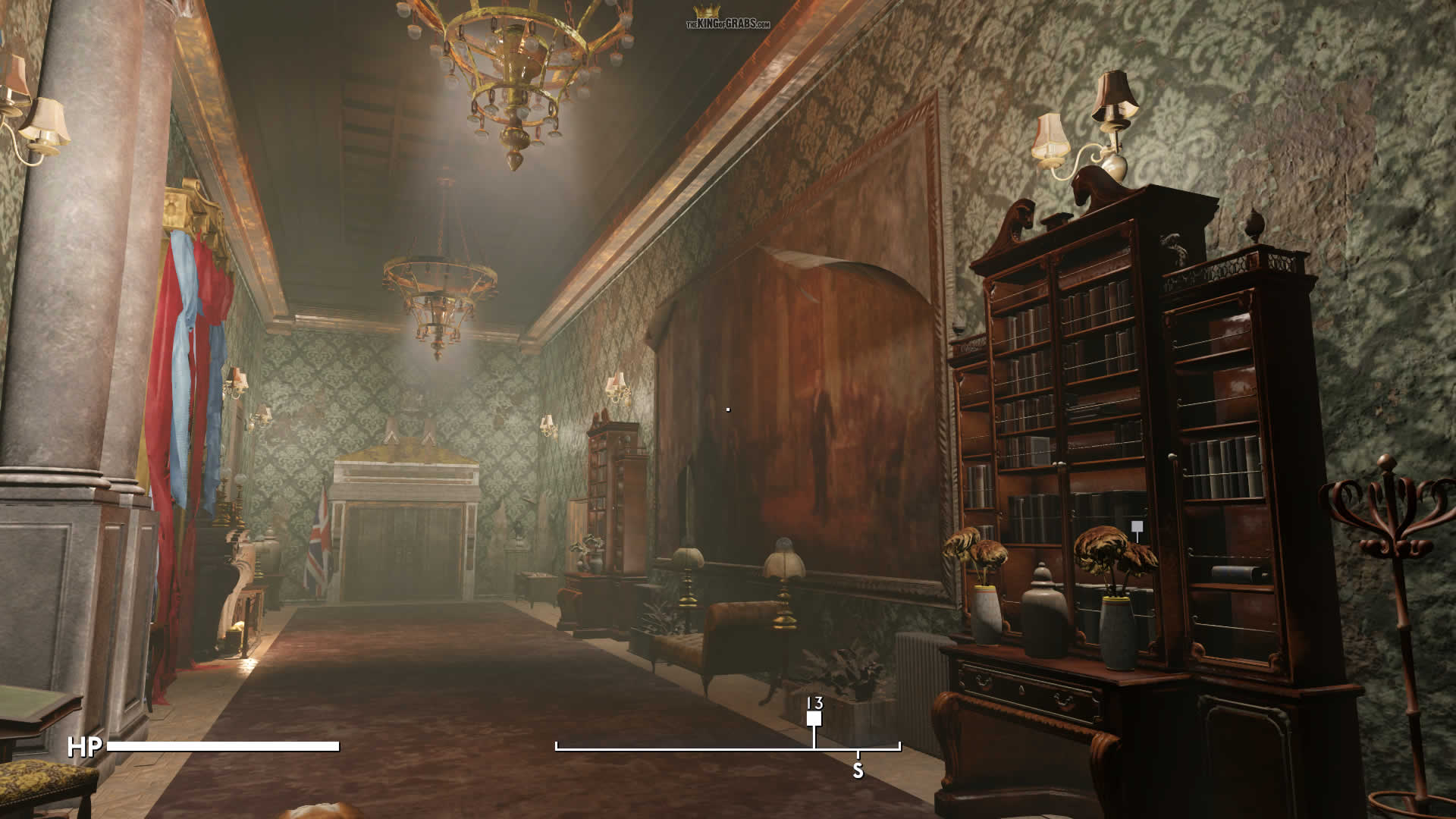Click the floating white objective marker
Viewport: 1456px width, 819px height.
coord(1136,527)
